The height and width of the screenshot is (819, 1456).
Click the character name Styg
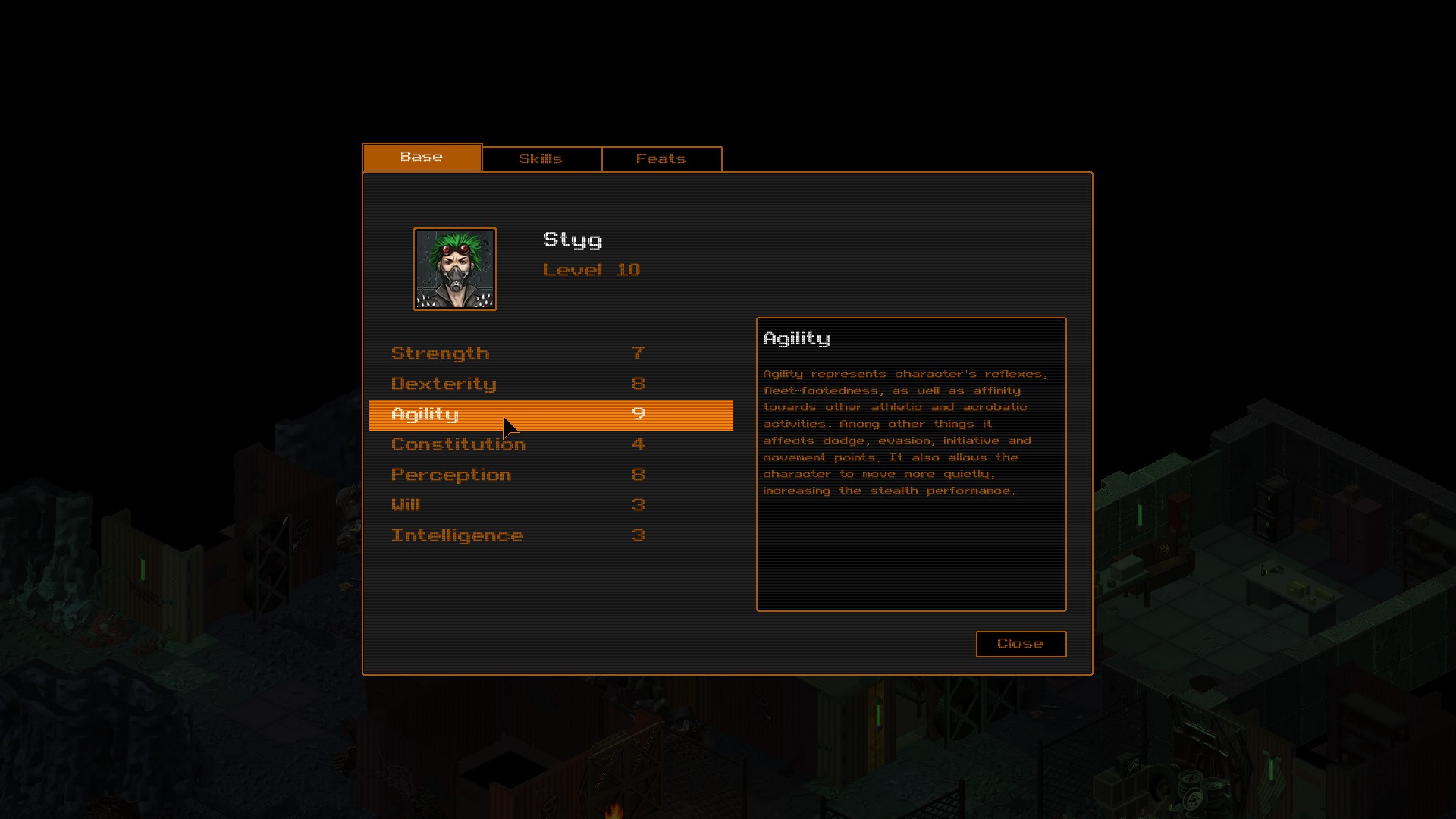point(573,240)
